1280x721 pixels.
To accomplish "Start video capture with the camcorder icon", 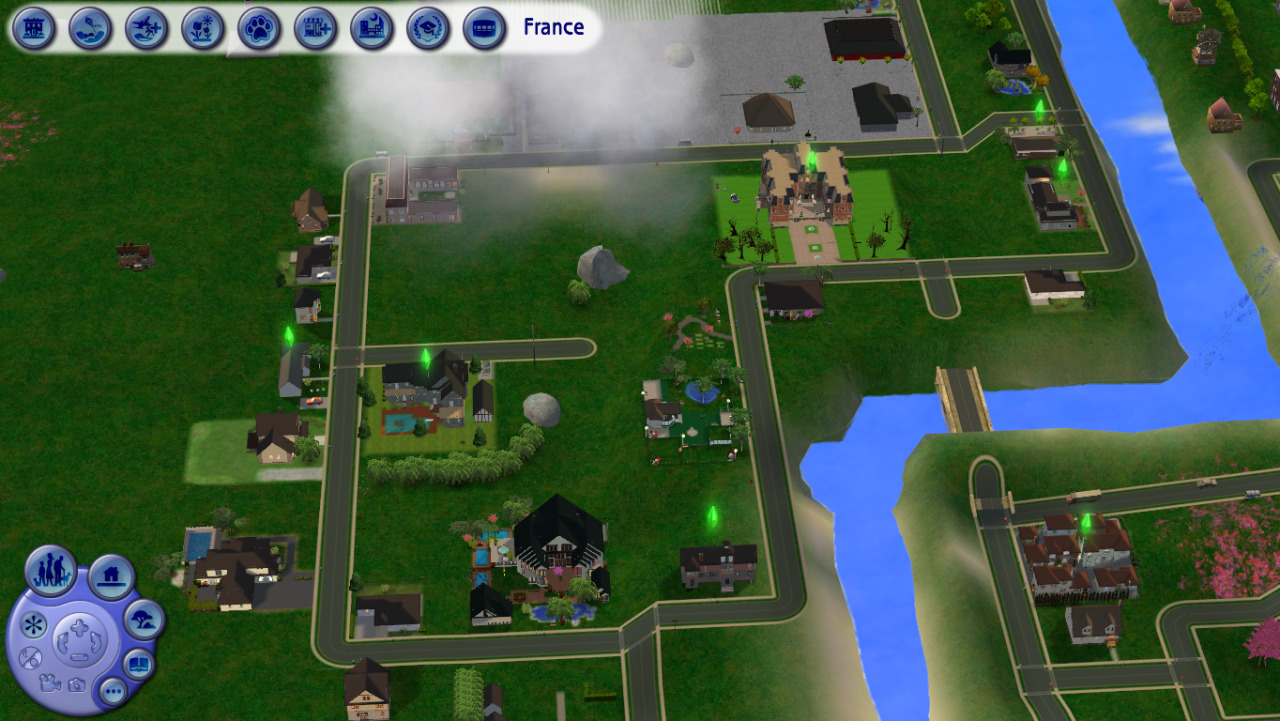I will [49, 683].
